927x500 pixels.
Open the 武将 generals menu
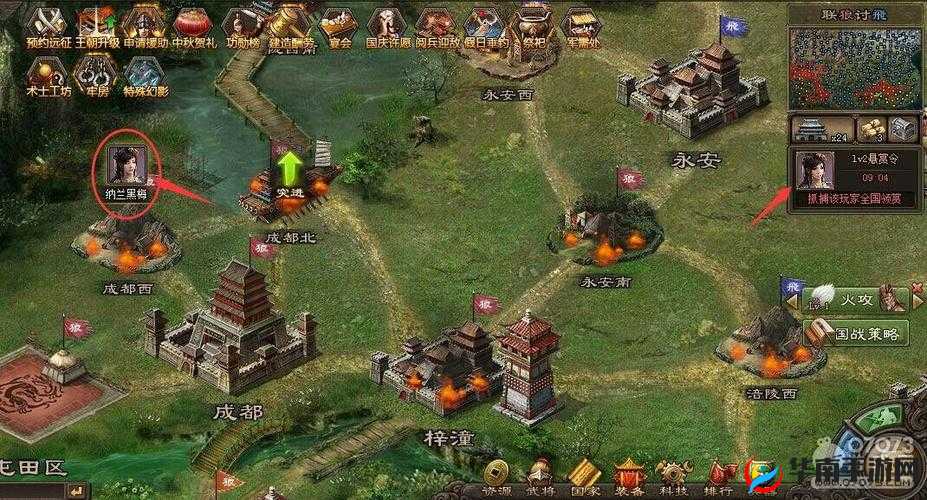541,476
